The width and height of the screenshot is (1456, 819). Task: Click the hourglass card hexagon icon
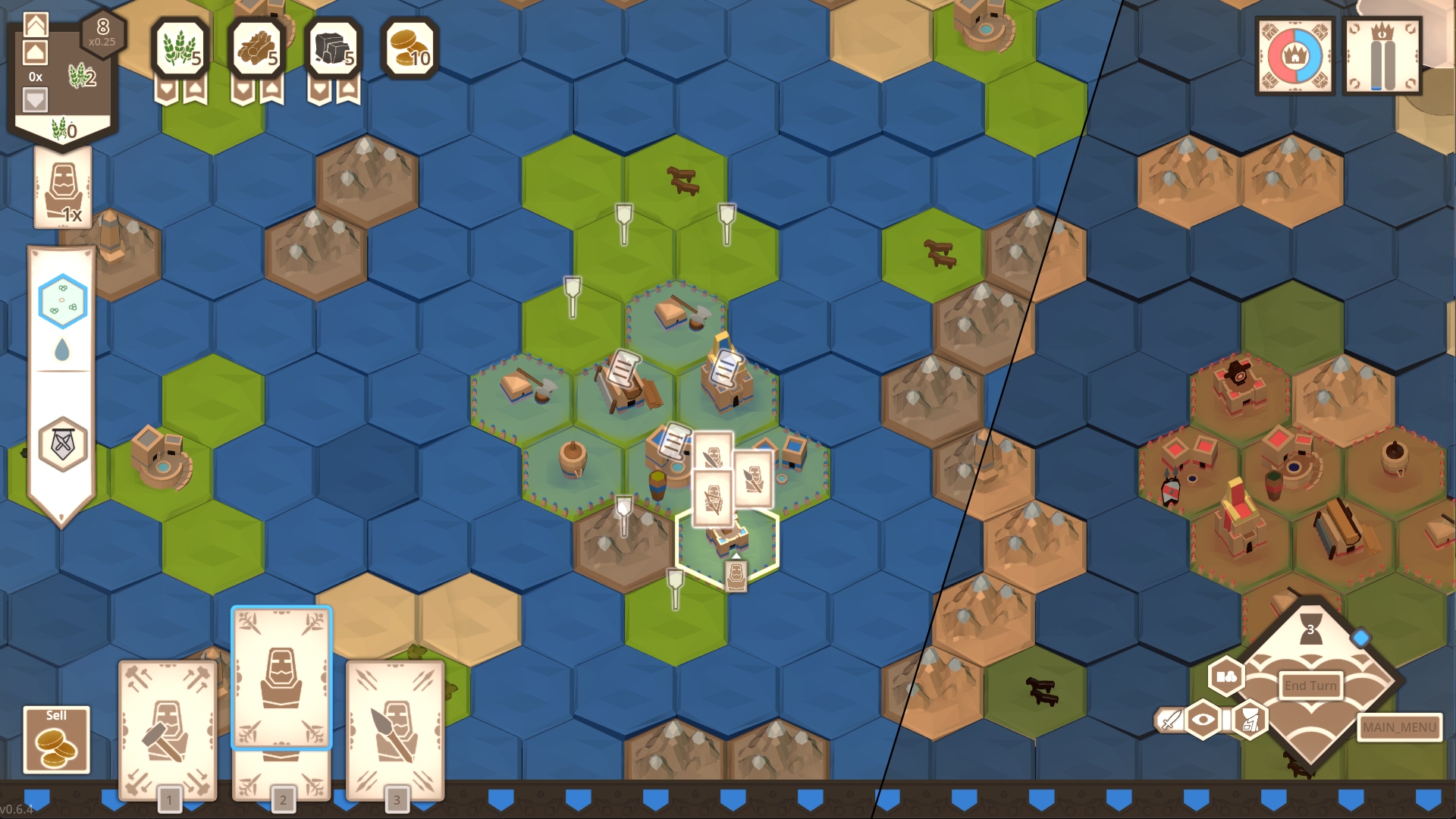coord(1250,720)
